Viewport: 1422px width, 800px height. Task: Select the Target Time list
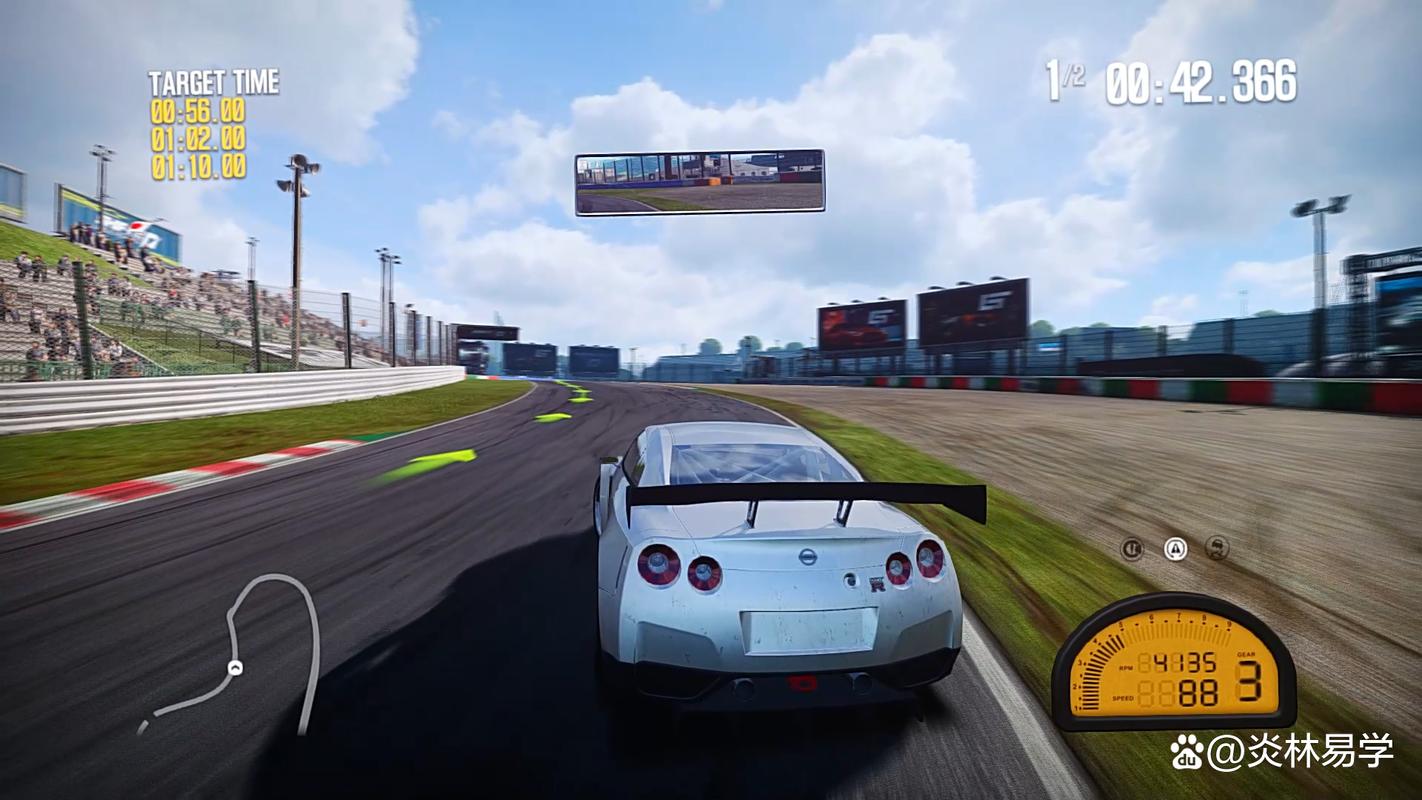click(204, 126)
